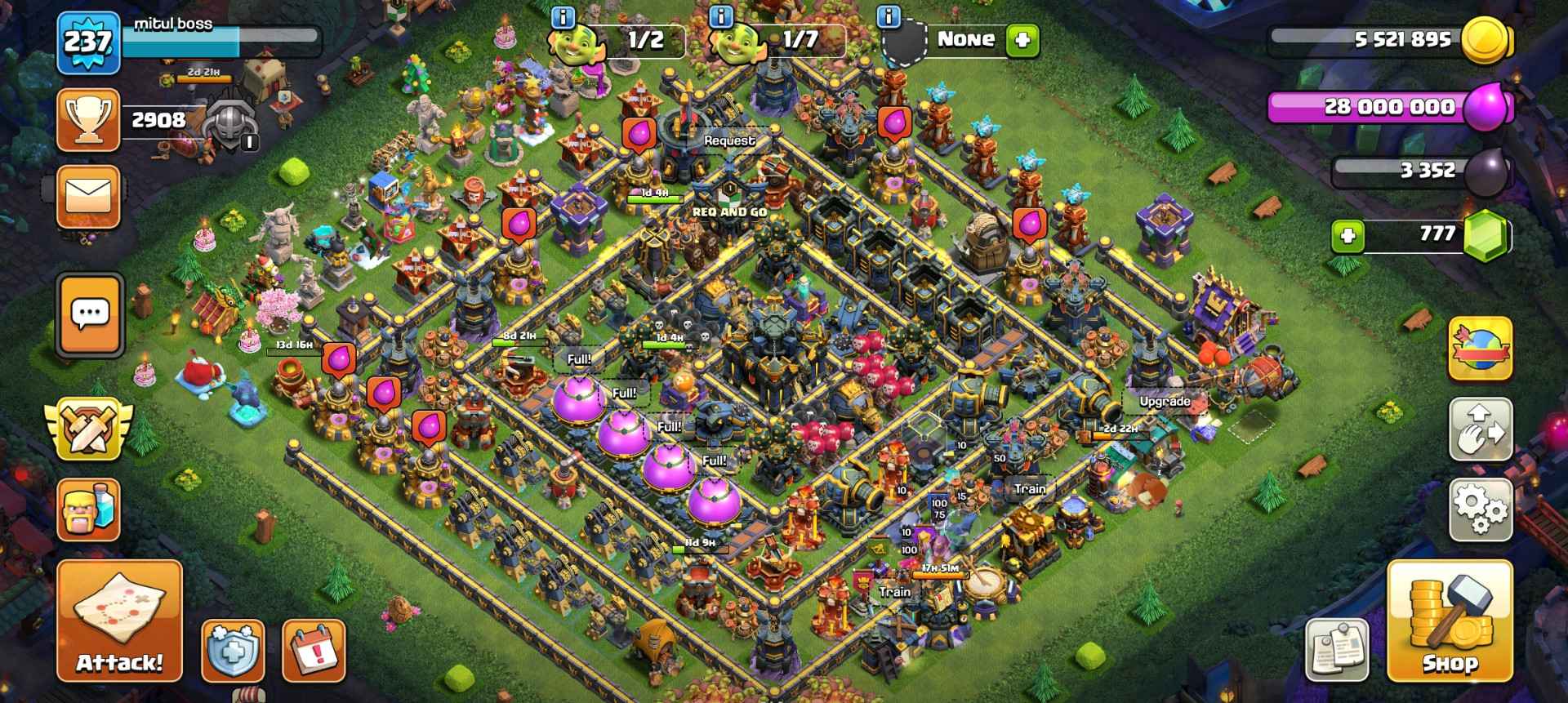Open the chat speech bubble
This screenshot has height=703, width=1568.
click(x=90, y=314)
